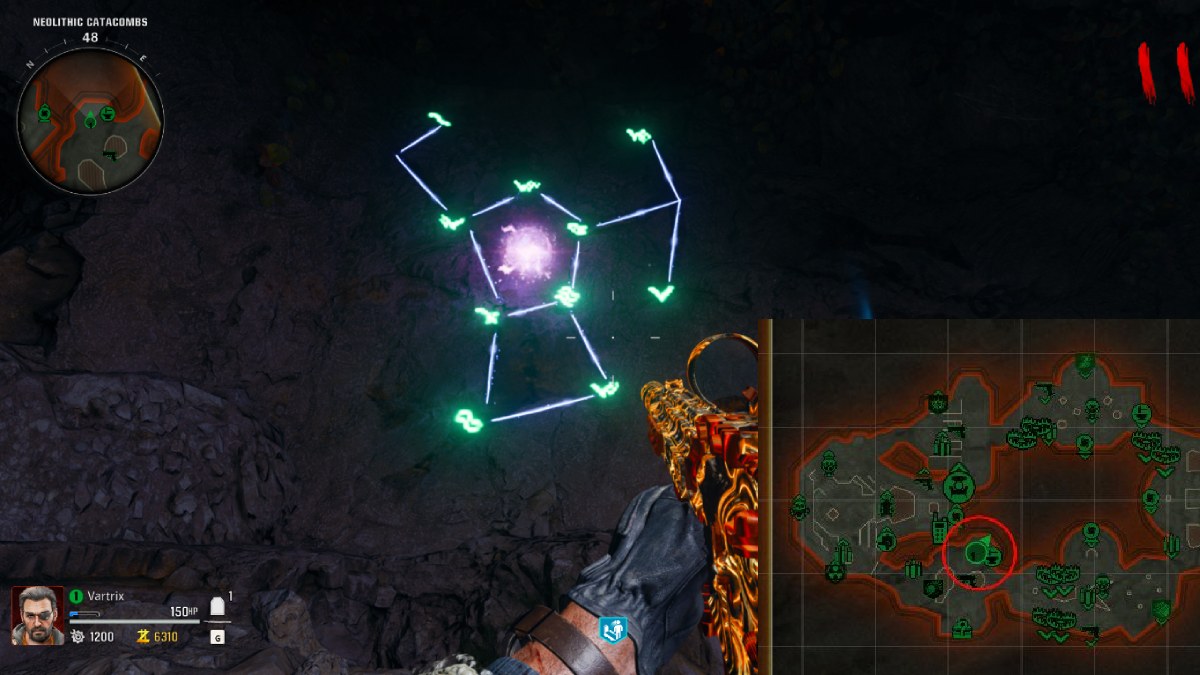This screenshot has height=675, width=1200.
Task: Click the blue perk icon near the hand
Action: coord(612,629)
